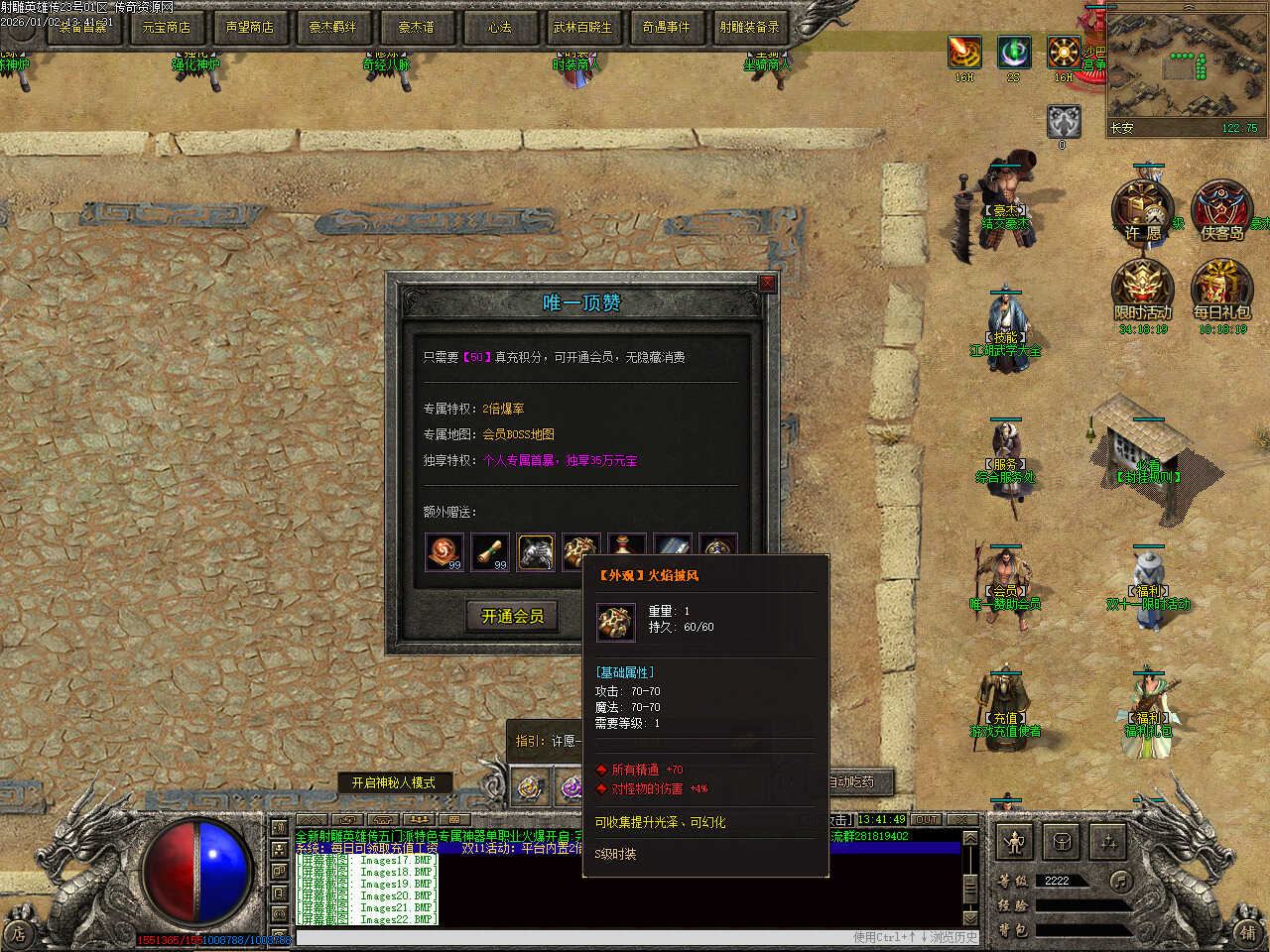1270x952 pixels.
Task: Open the 声望商店 reputation shop
Action: click(x=249, y=27)
